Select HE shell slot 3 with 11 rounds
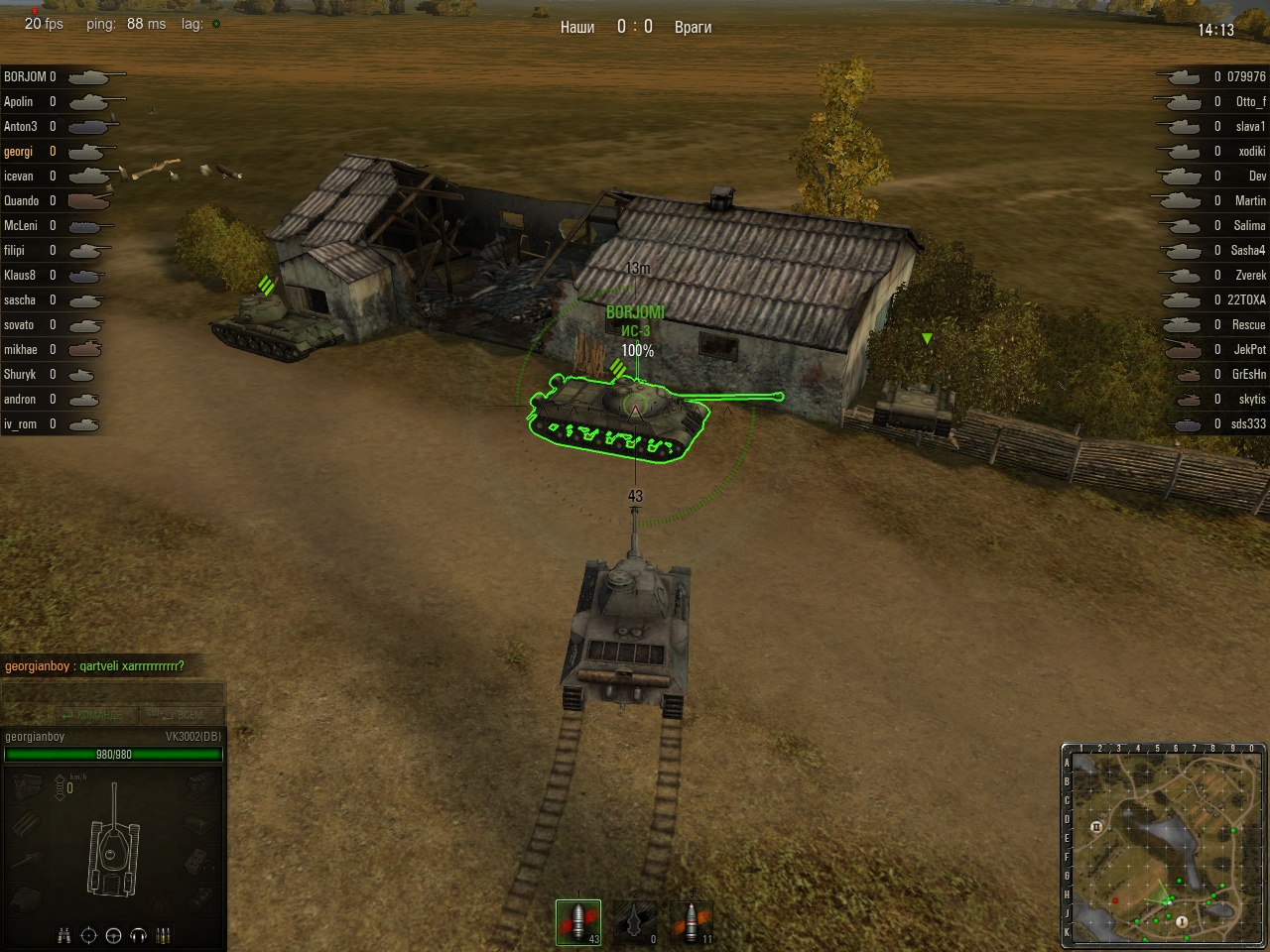 point(692,920)
